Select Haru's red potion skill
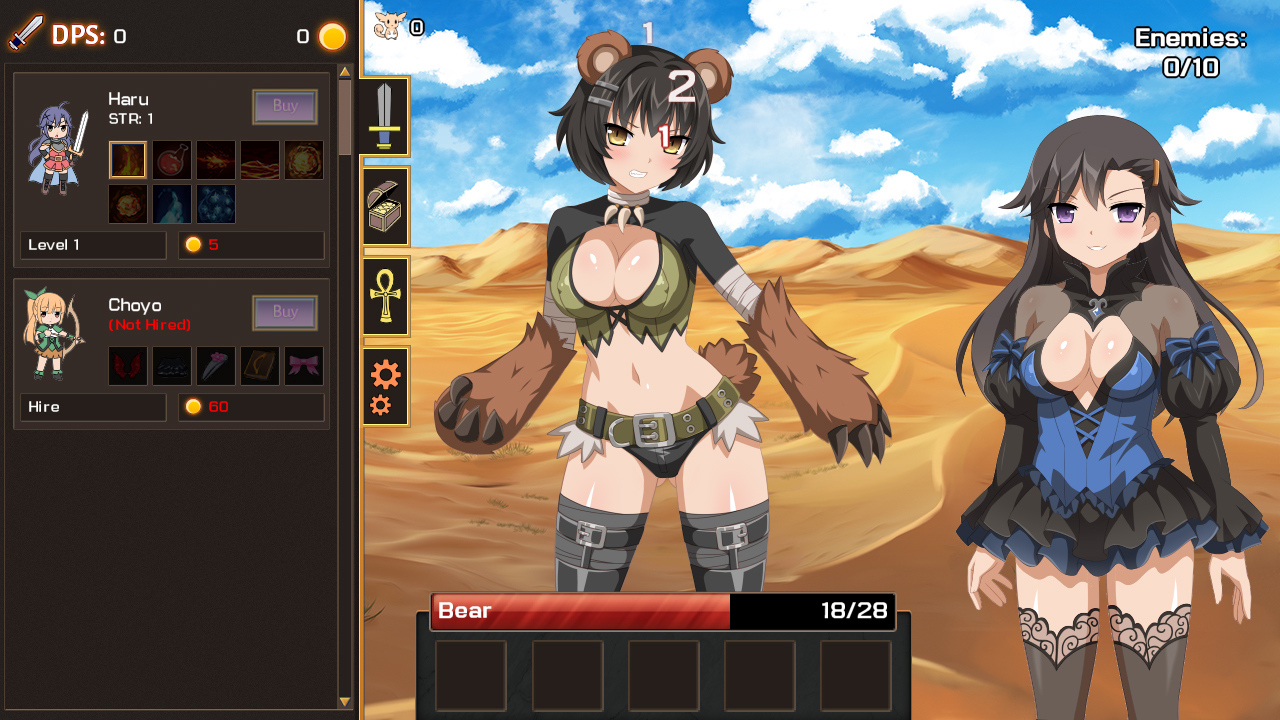This screenshot has width=1280, height=720. (x=172, y=159)
